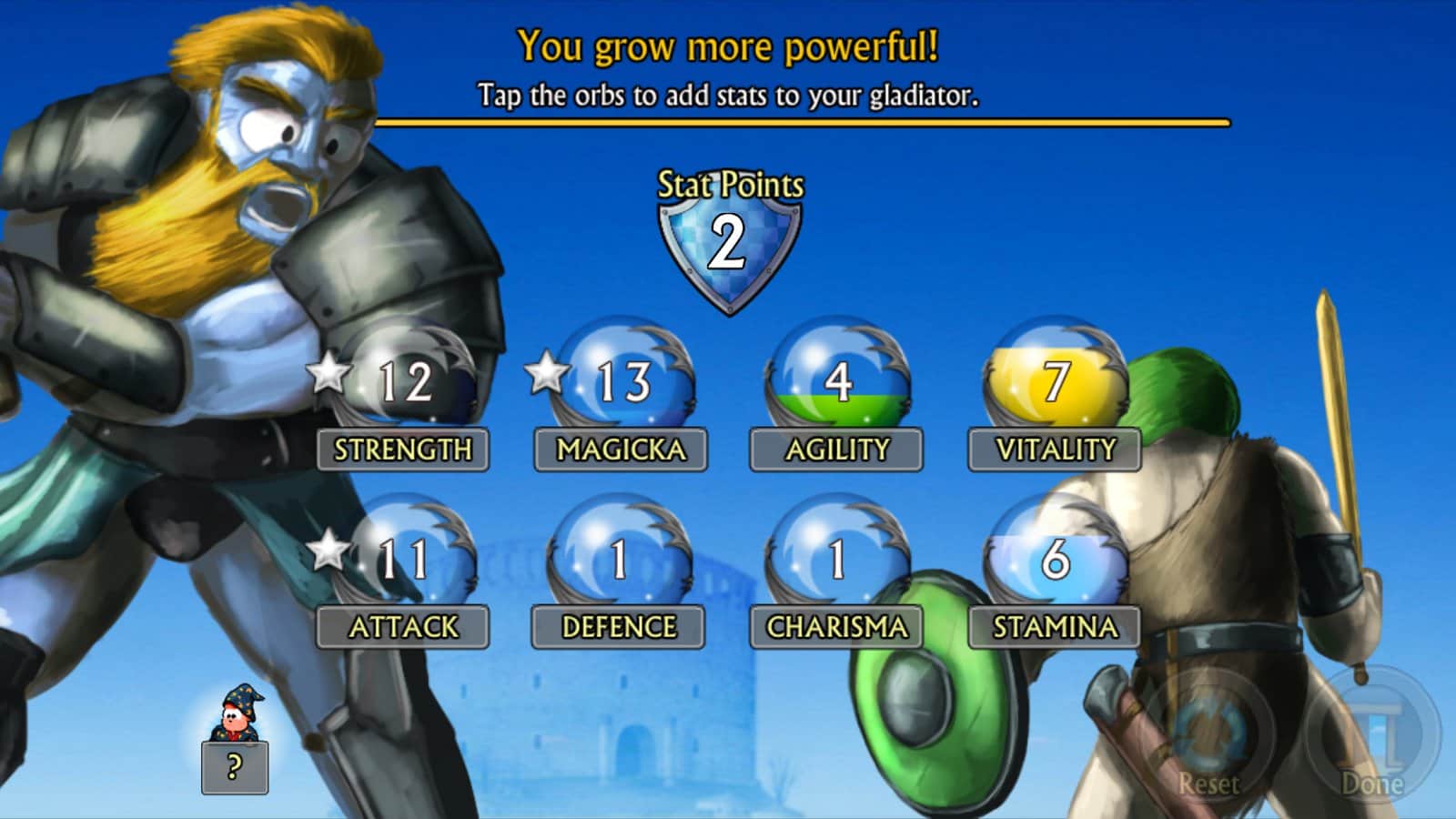The height and width of the screenshot is (819, 1456).
Task: Raise Stamina with its orb
Action: coord(1055,558)
